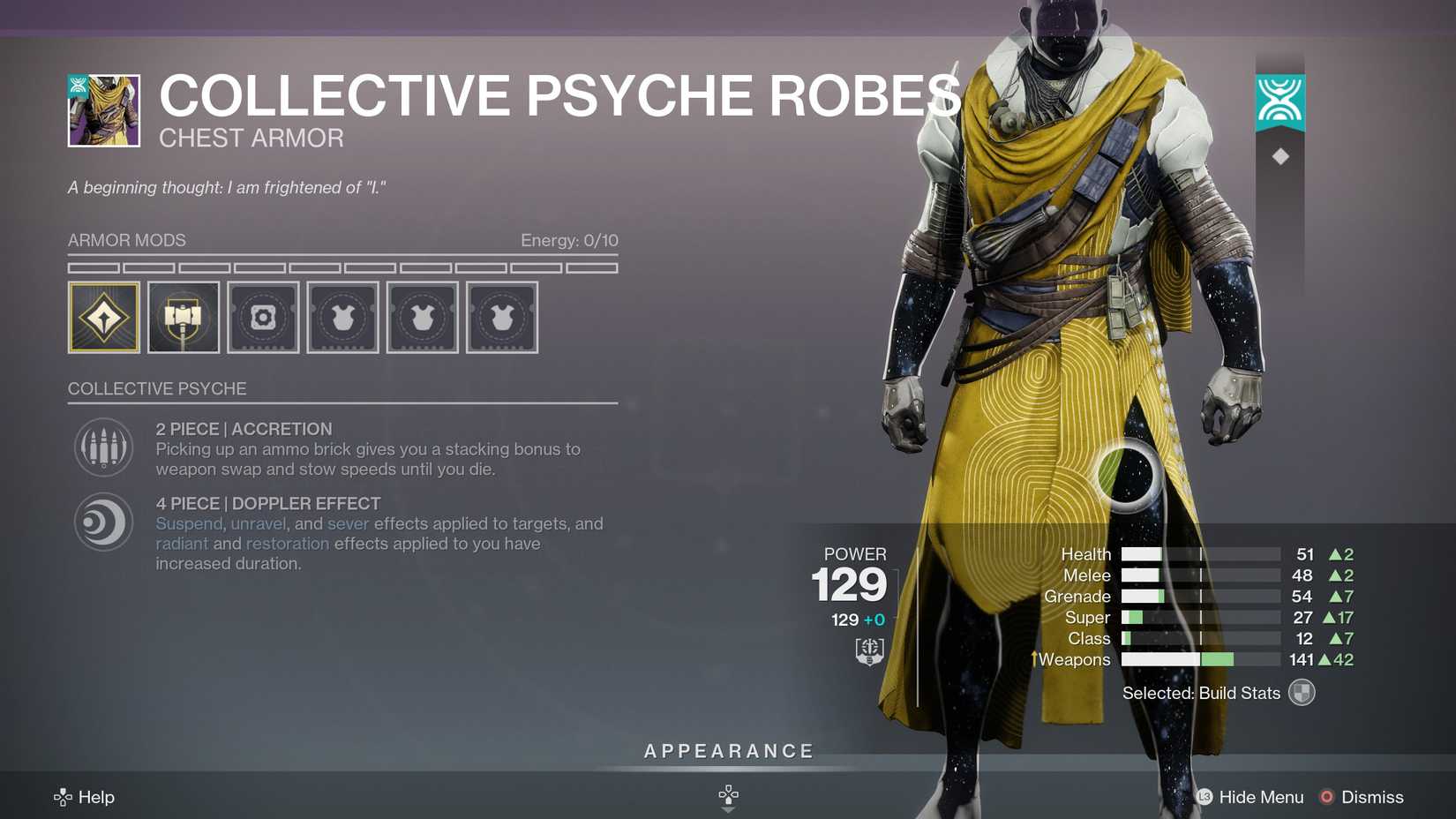
Task: Click the shield icon below the power number
Action: coord(867,651)
